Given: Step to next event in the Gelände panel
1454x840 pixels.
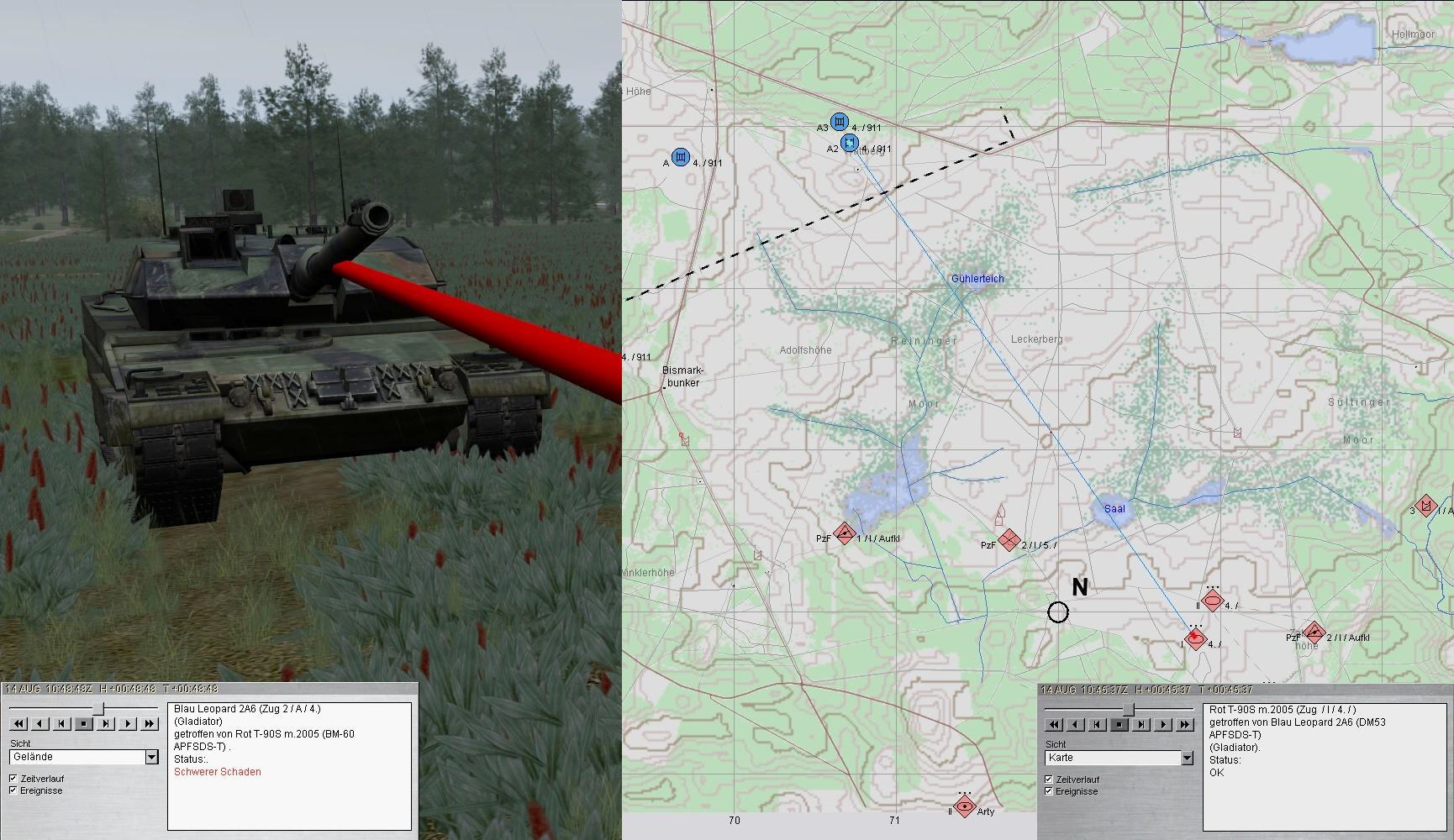Looking at the screenshot, I should 106,723.
